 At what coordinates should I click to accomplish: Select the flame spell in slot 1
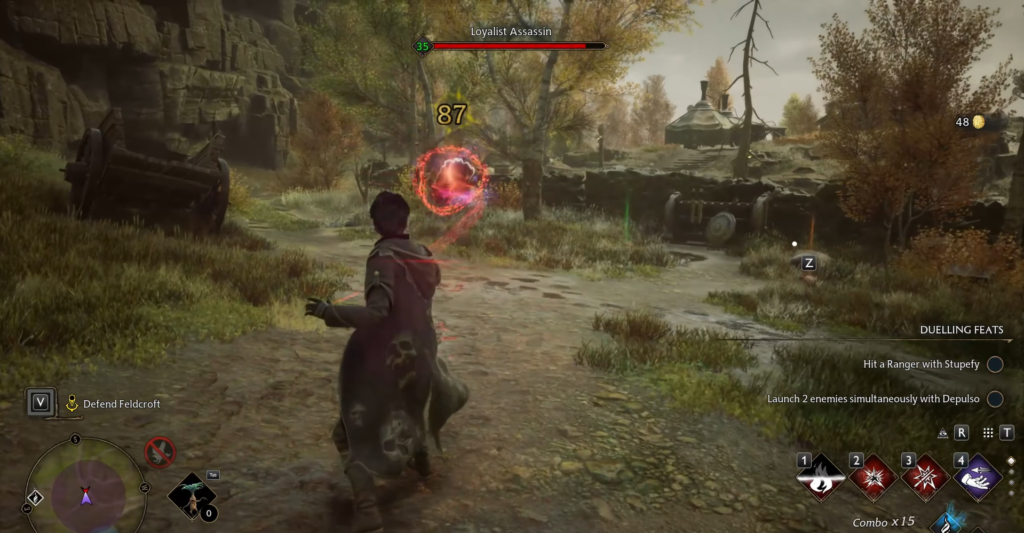821,478
